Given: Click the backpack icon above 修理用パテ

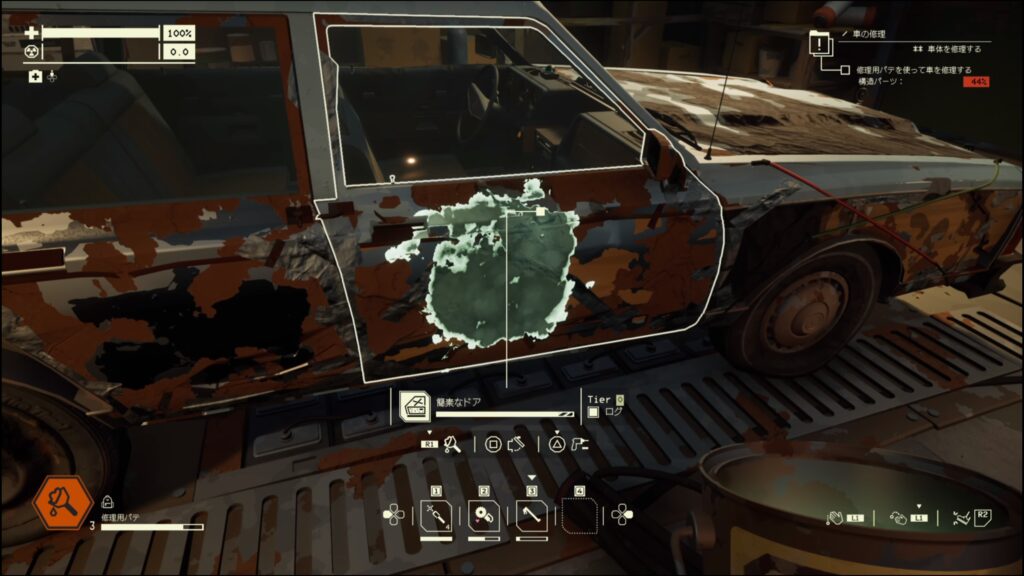Looking at the screenshot, I should 107,503.
